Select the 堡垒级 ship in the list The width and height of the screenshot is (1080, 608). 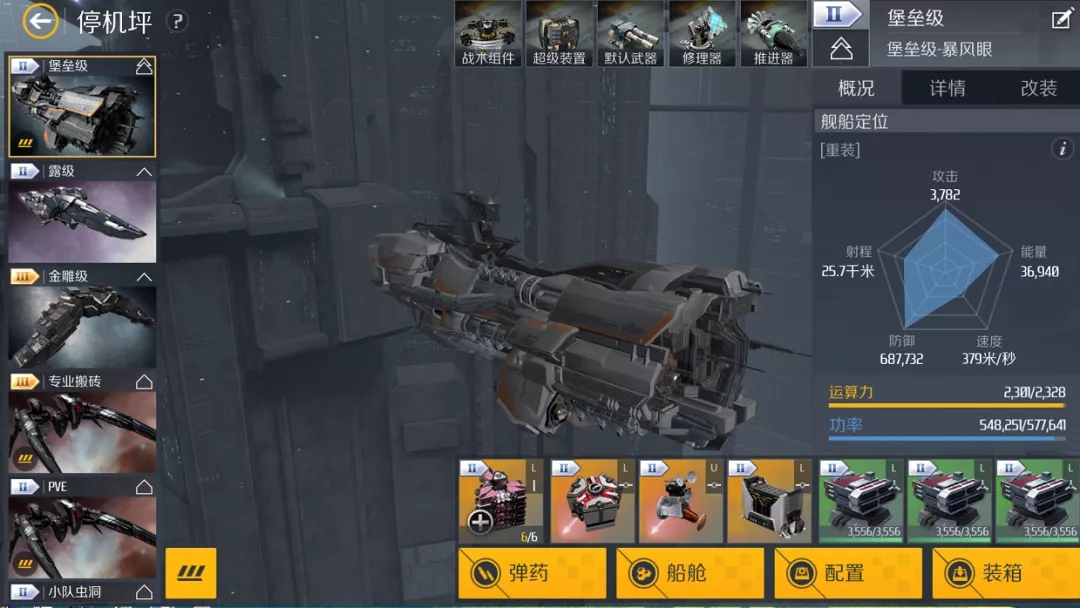click(x=82, y=108)
